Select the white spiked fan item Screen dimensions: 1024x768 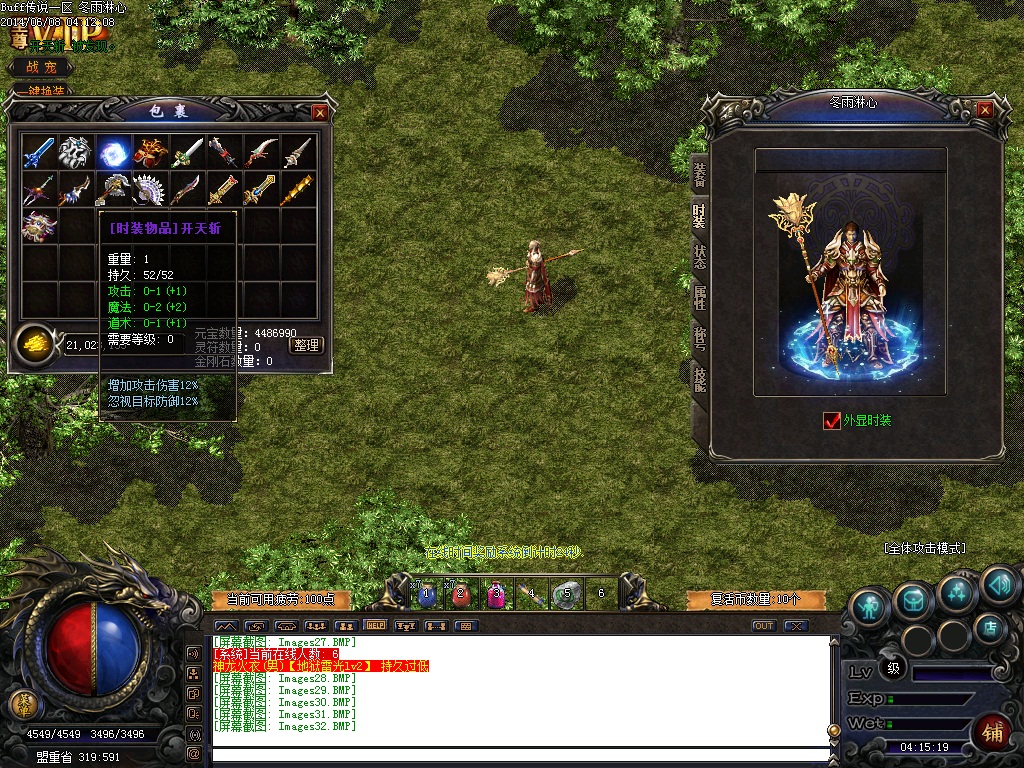(150, 189)
